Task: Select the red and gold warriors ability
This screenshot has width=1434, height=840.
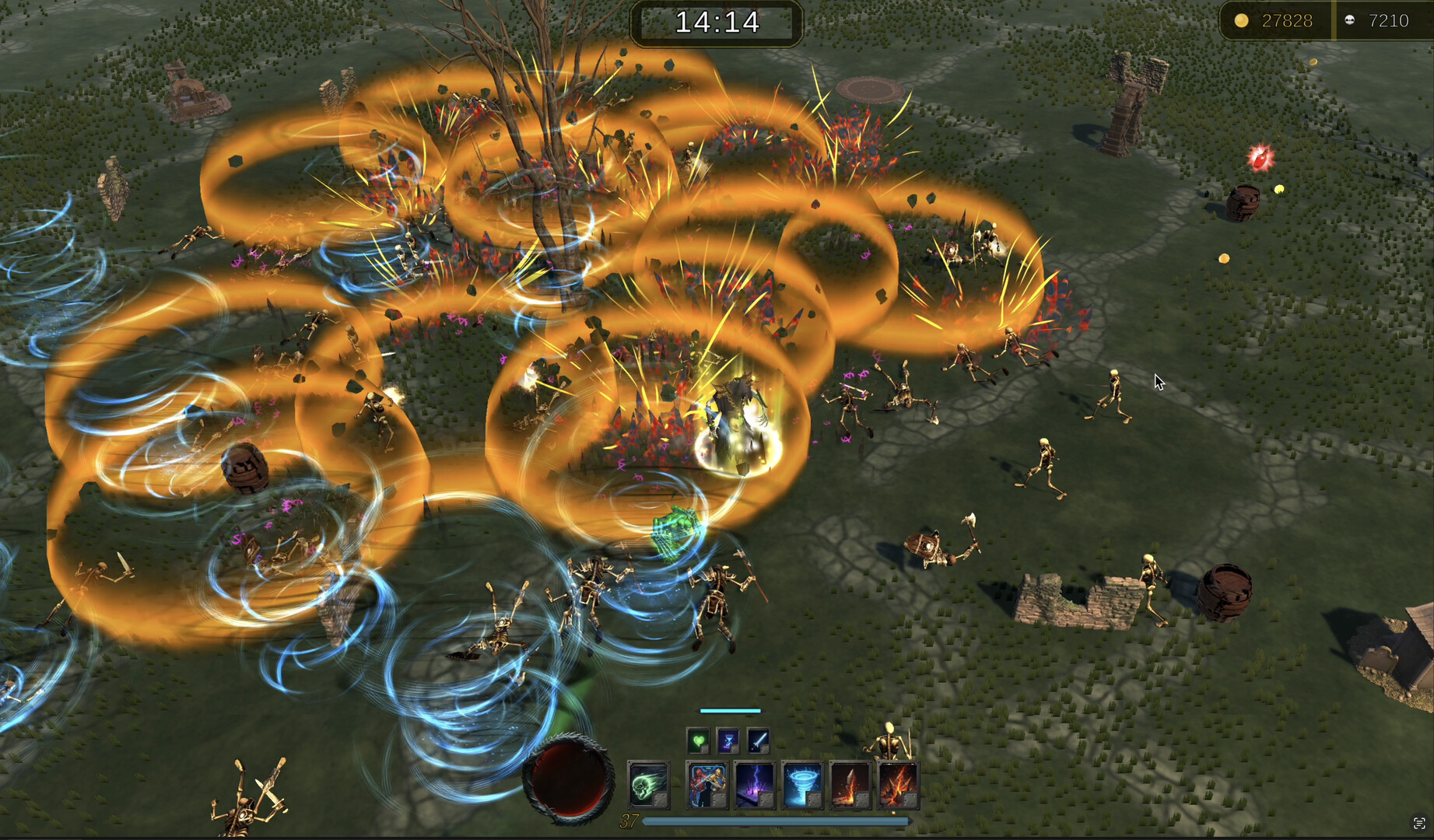Action: point(707,784)
